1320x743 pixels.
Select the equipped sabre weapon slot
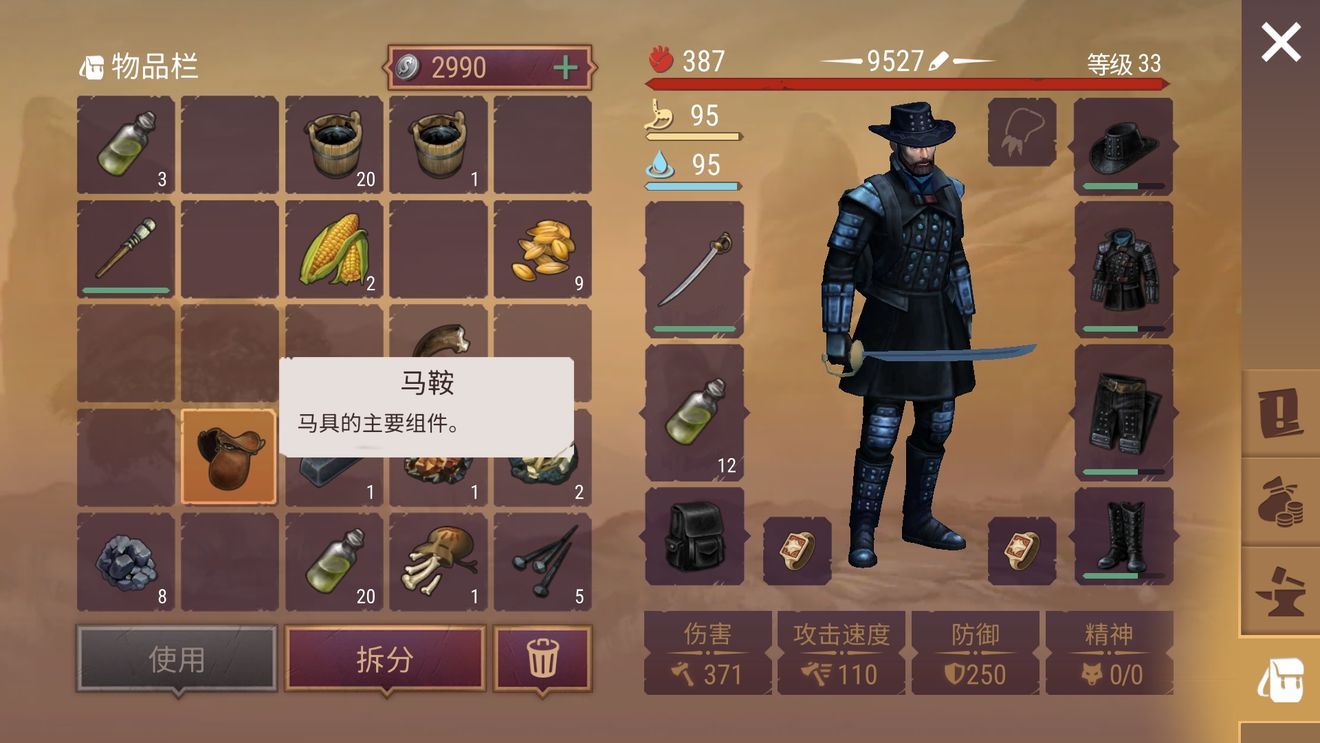coord(694,267)
